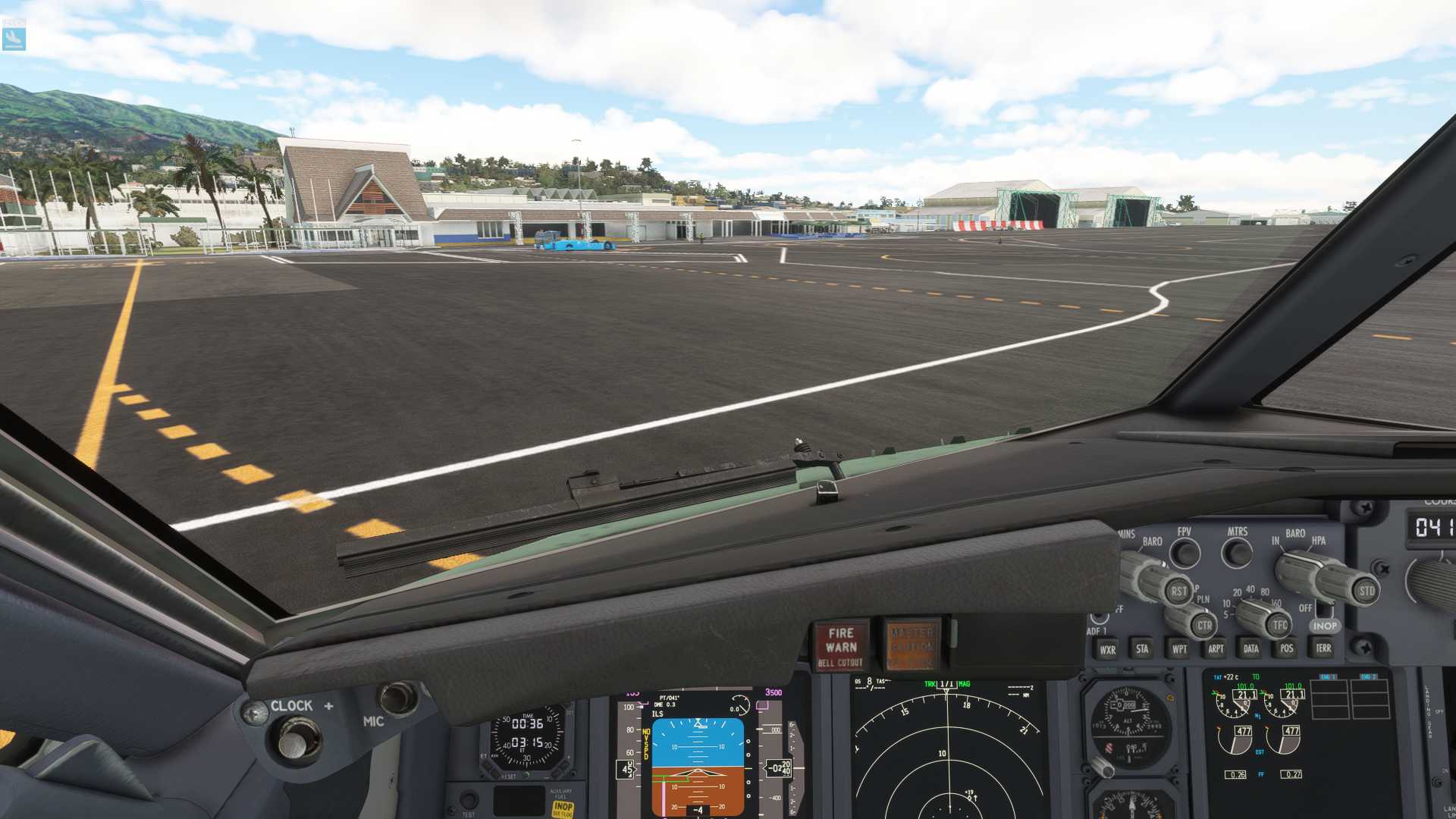Click the blue airplane overlay icon
The width and height of the screenshot is (1456, 819).
14,38
